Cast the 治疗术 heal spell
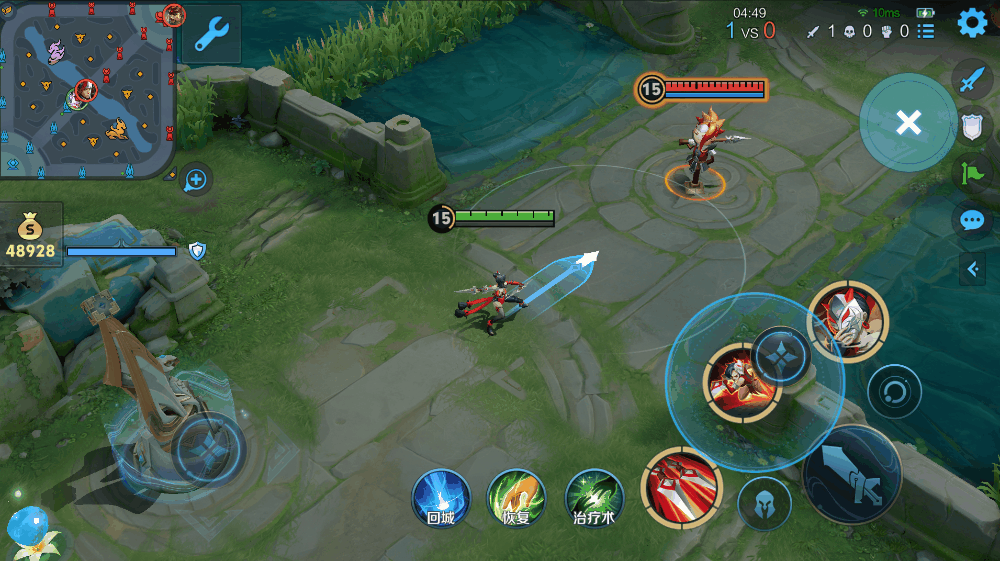Viewport: 1000px width, 561px height. [594, 497]
